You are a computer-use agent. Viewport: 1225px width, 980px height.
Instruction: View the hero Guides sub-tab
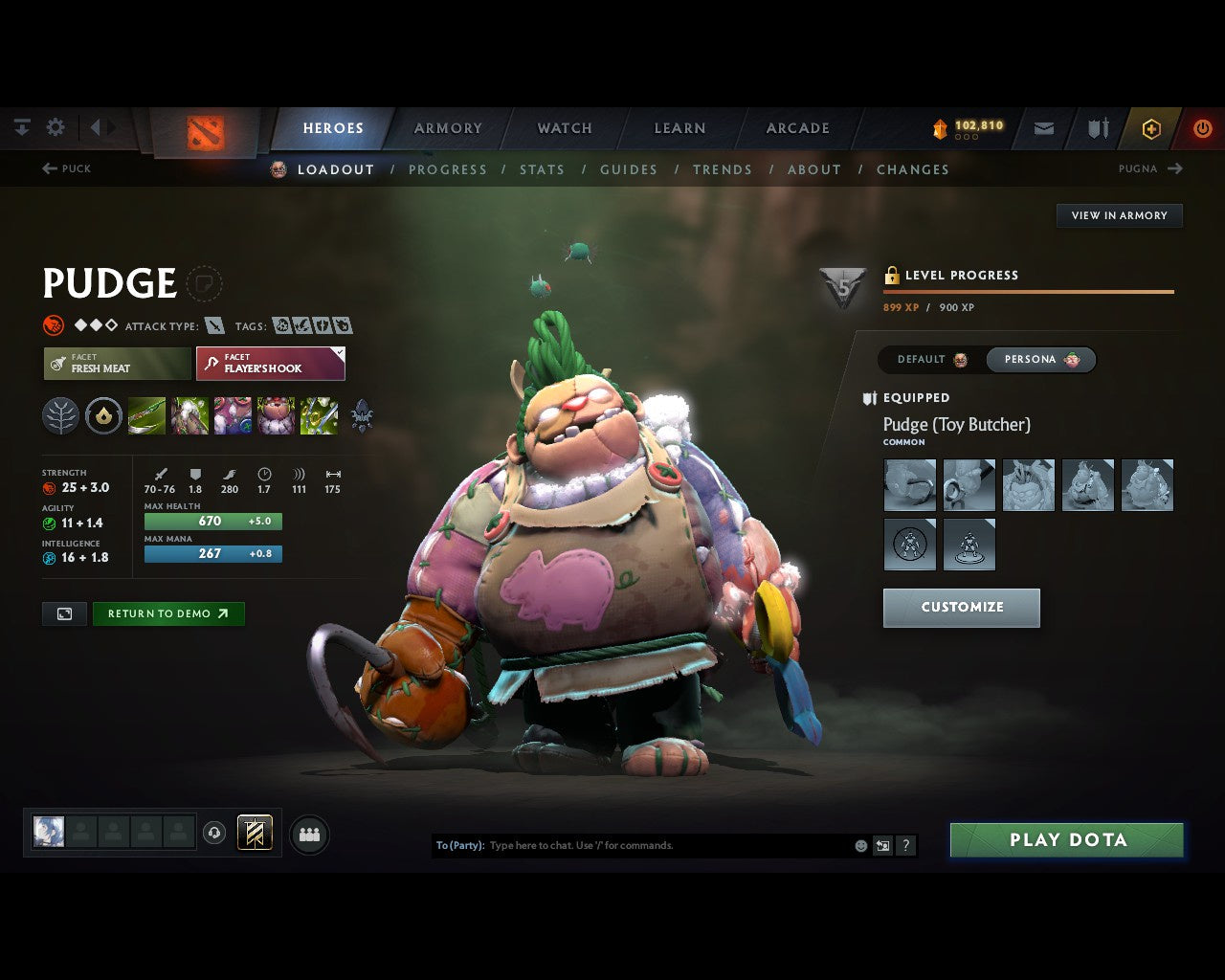click(x=628, y=169)
